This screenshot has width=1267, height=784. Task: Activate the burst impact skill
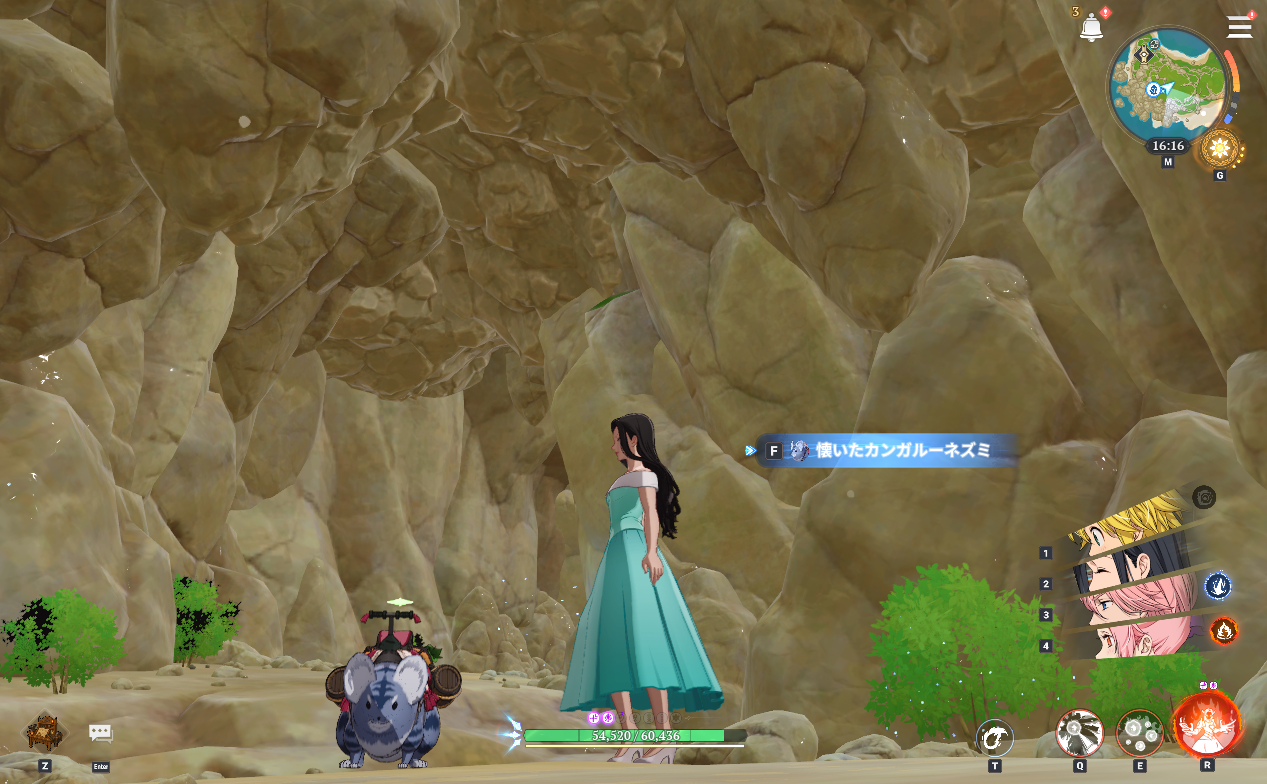tap(1080, 734)
